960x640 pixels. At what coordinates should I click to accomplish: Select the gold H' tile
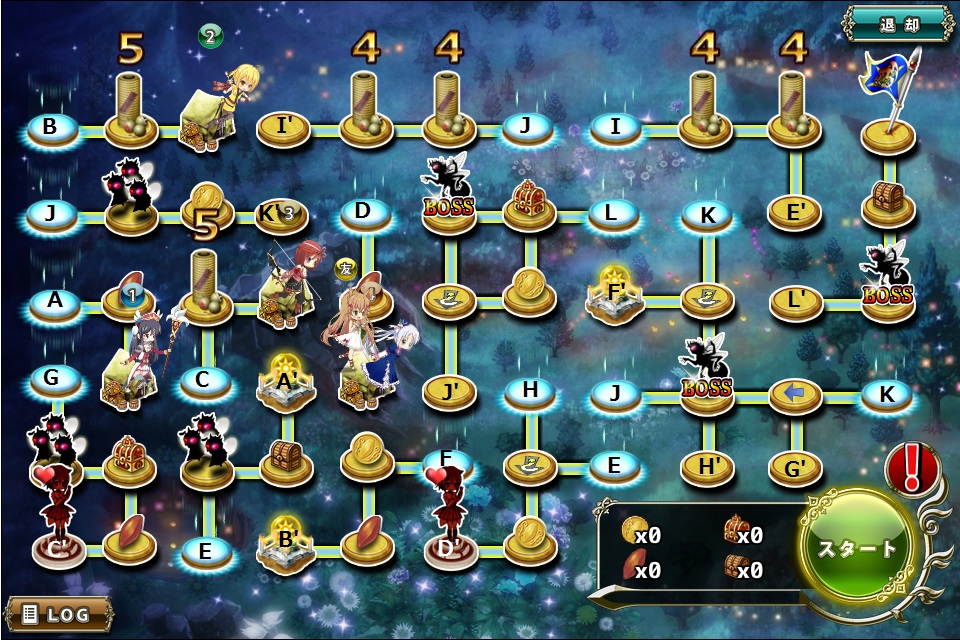click(707, 465)
